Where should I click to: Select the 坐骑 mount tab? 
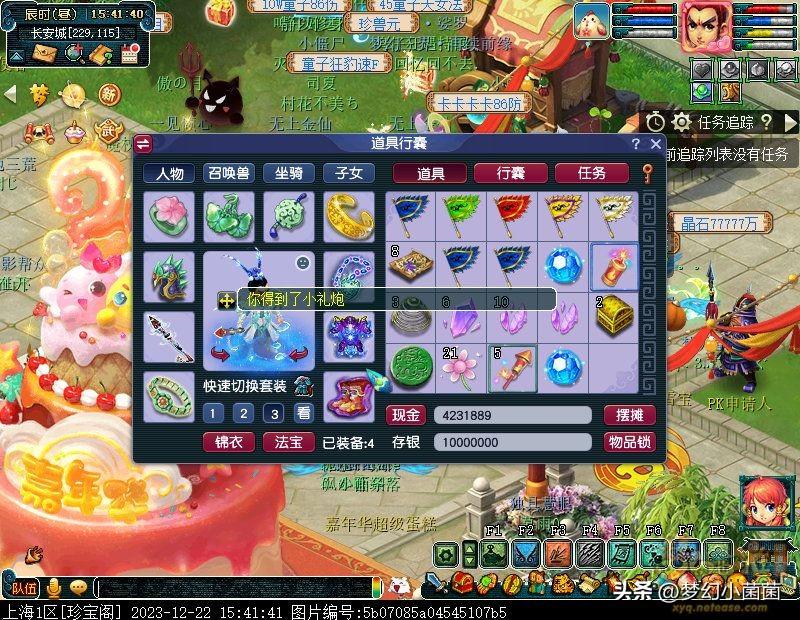click(x=288, y=173)
